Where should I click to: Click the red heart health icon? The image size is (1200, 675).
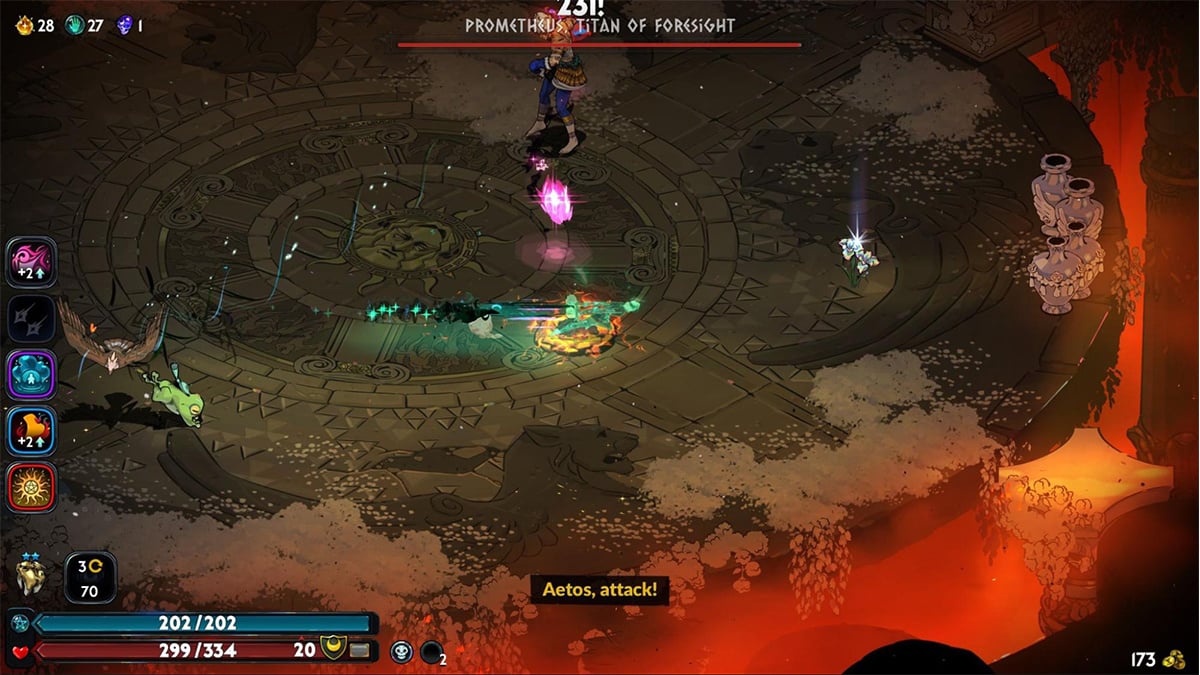tap(20, 652)
